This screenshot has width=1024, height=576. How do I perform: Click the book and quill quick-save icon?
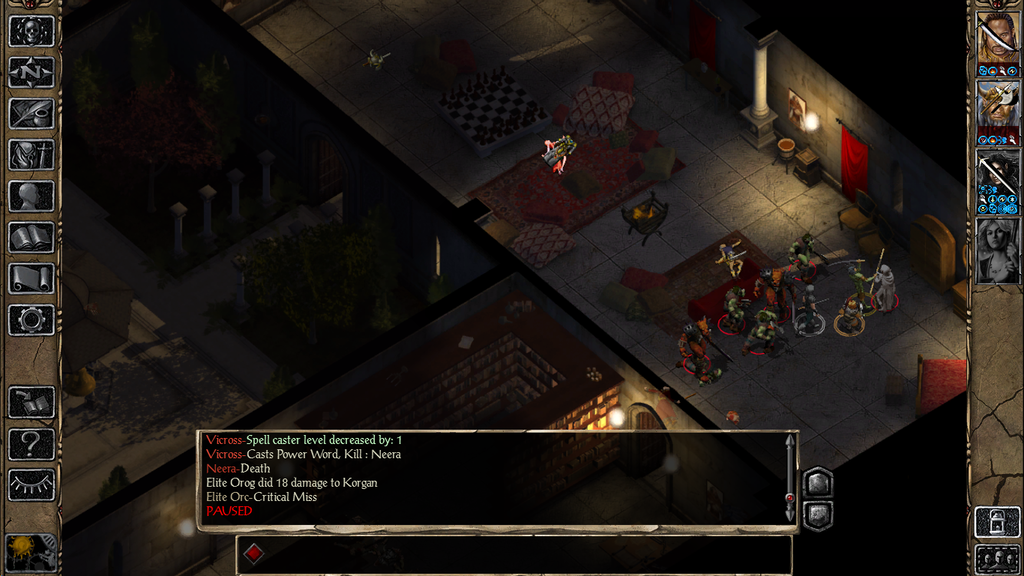point(31,402)
